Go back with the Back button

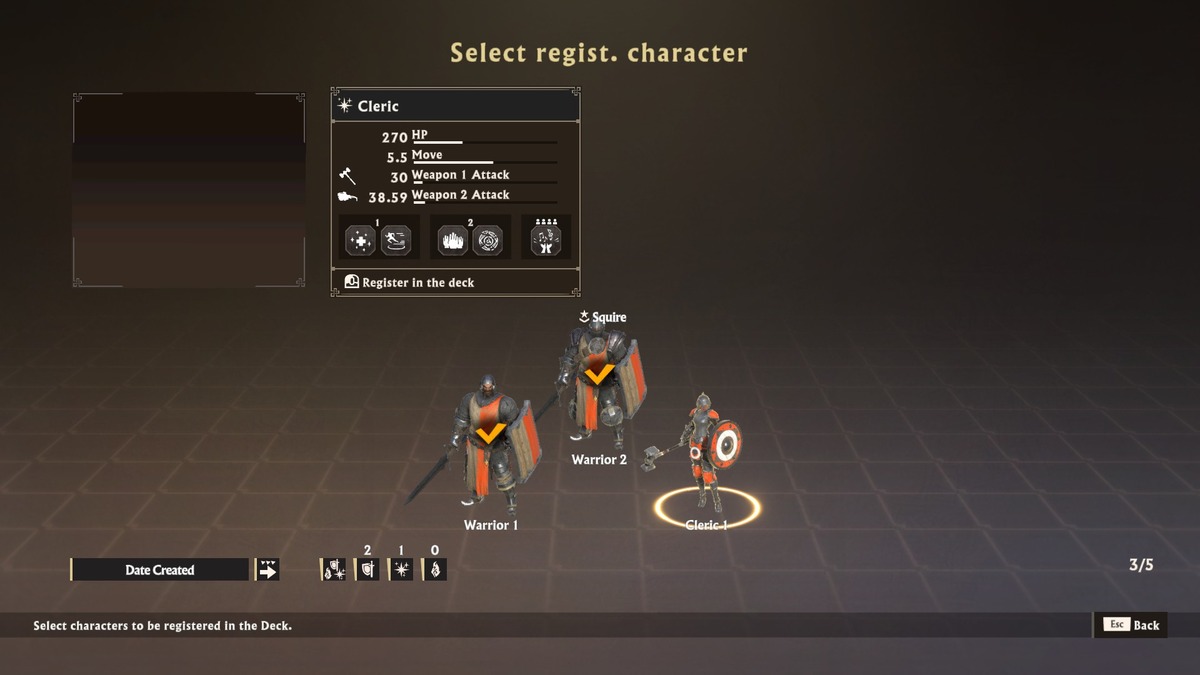1132,625
